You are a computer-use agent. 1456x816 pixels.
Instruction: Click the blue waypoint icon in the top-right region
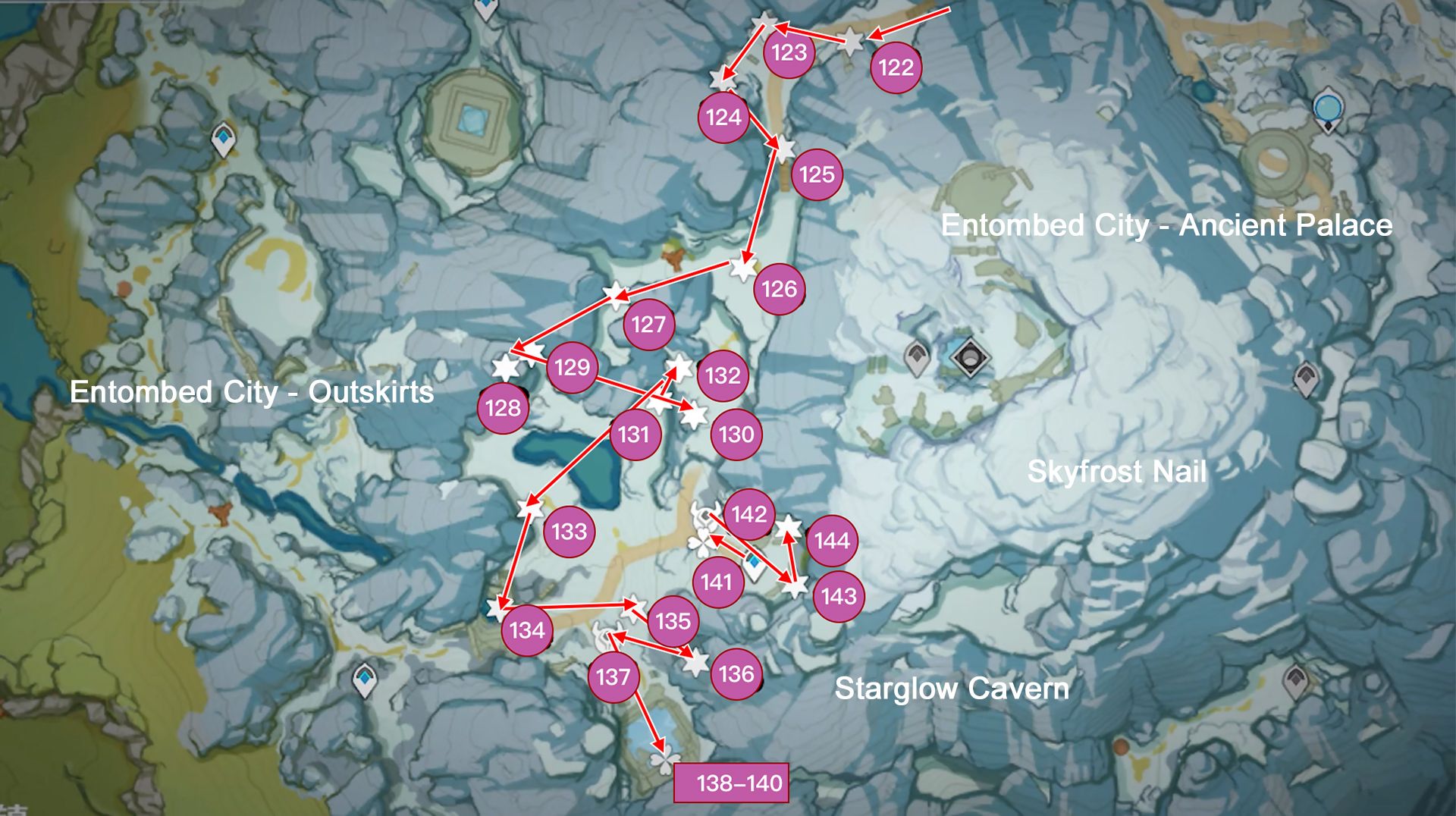(x=1329, y=108)
